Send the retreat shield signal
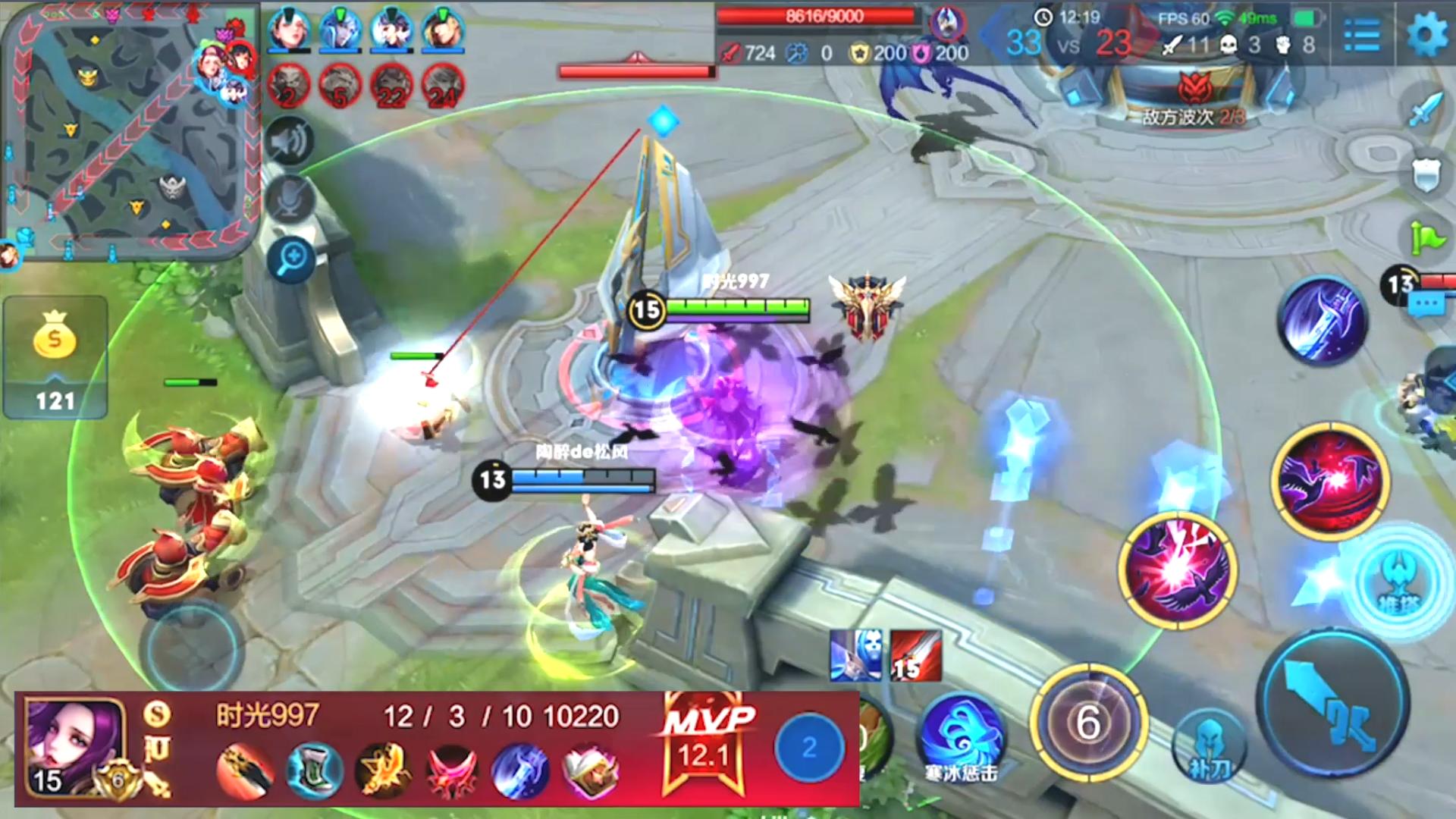The image size is (1456, 819). point(1426,176)
